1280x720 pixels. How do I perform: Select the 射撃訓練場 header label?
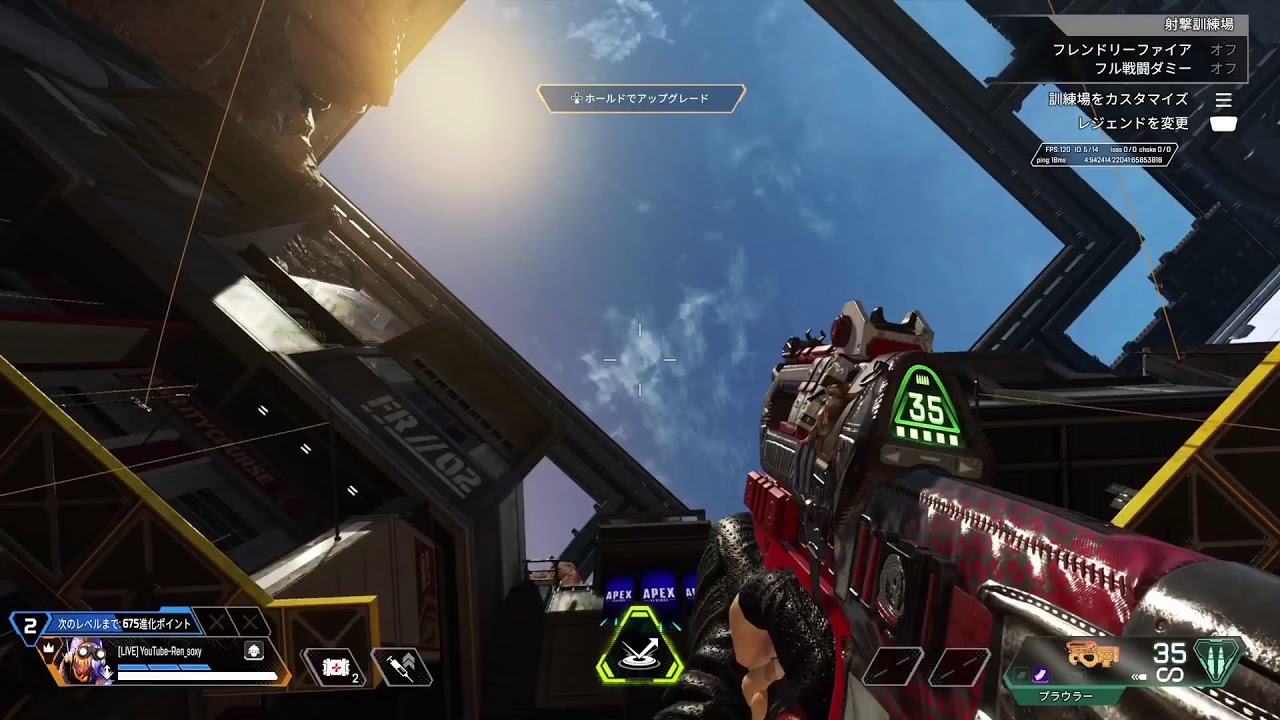(x=1199, y=23)
